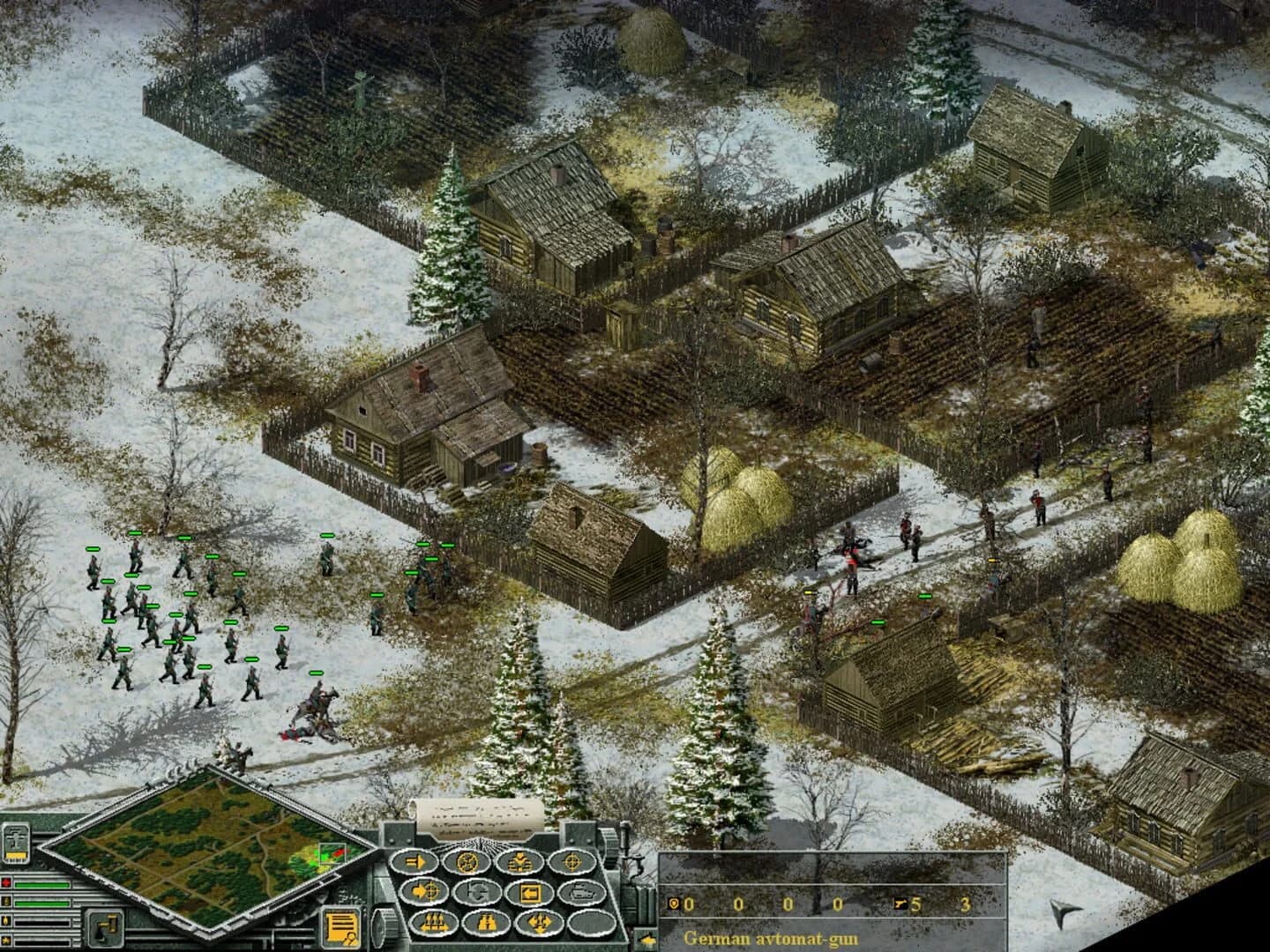The height and width of the screenshot is (952, 1270).
Task: Order unloading with the arrow-in-box command
Action: click(531, 892)
